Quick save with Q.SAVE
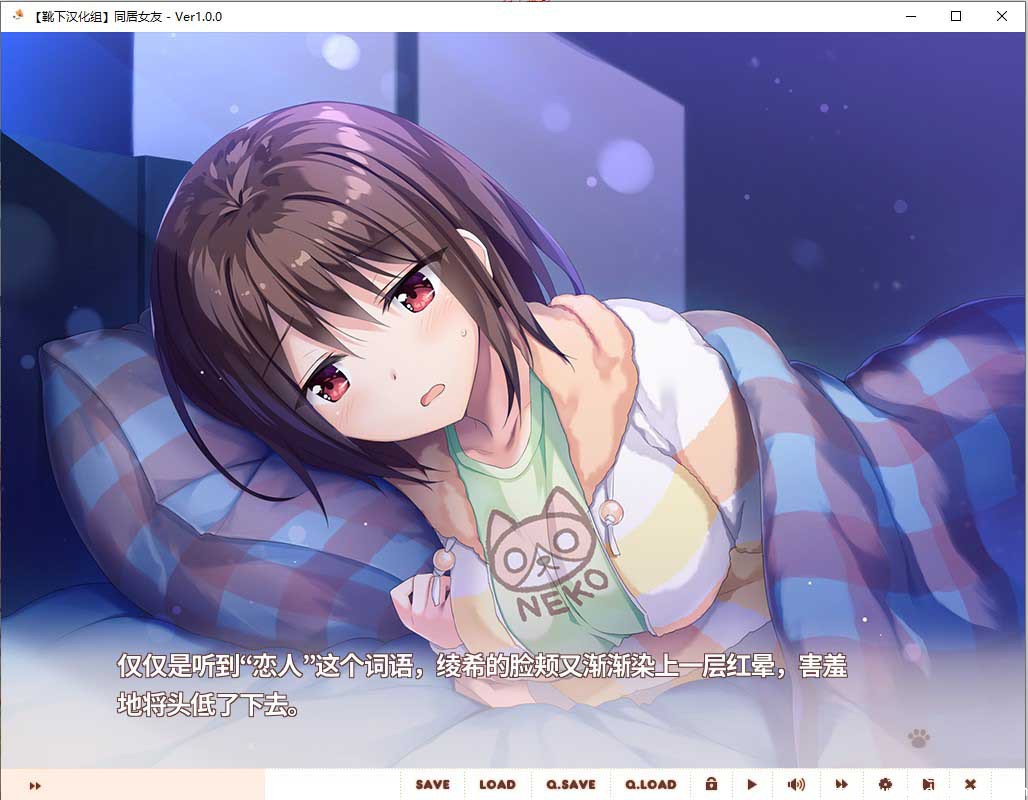This screenshot has width=1028, height=800. coord(570,785)
